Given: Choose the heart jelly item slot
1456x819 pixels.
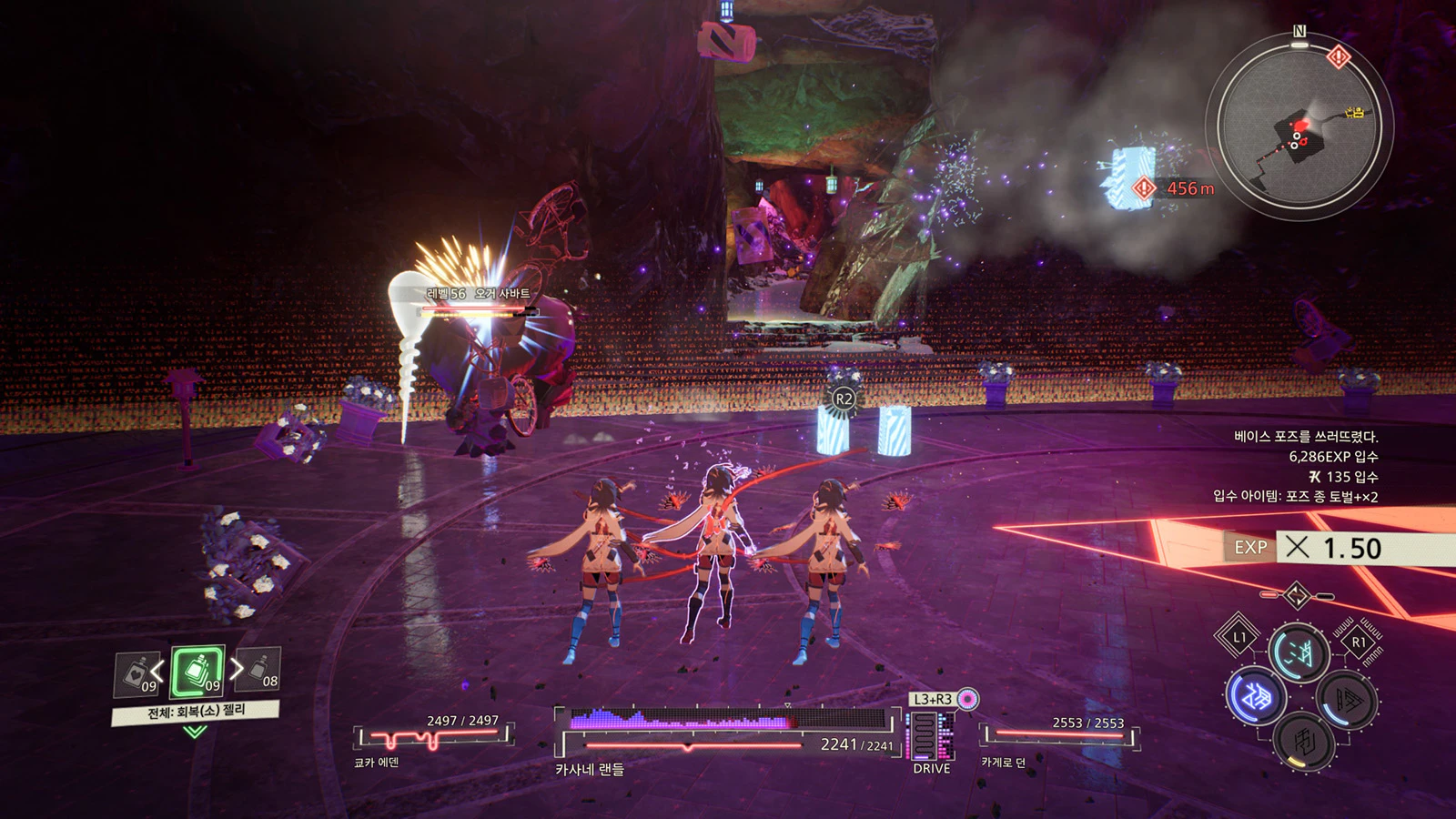Looking at the screenshot, I should tap(137, 674).
